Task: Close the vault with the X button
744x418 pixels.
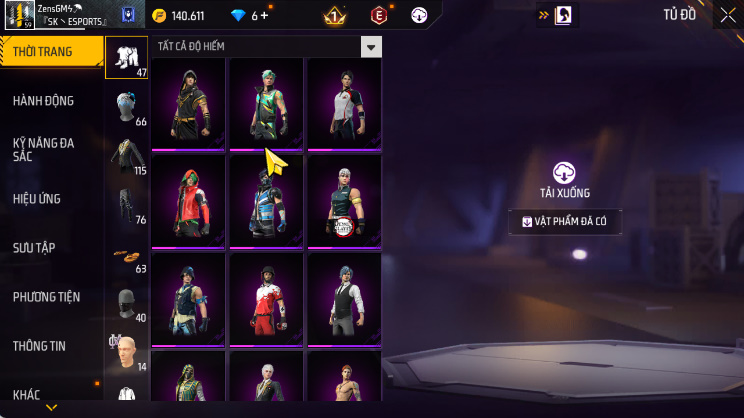Action: [x=727, y=15]
